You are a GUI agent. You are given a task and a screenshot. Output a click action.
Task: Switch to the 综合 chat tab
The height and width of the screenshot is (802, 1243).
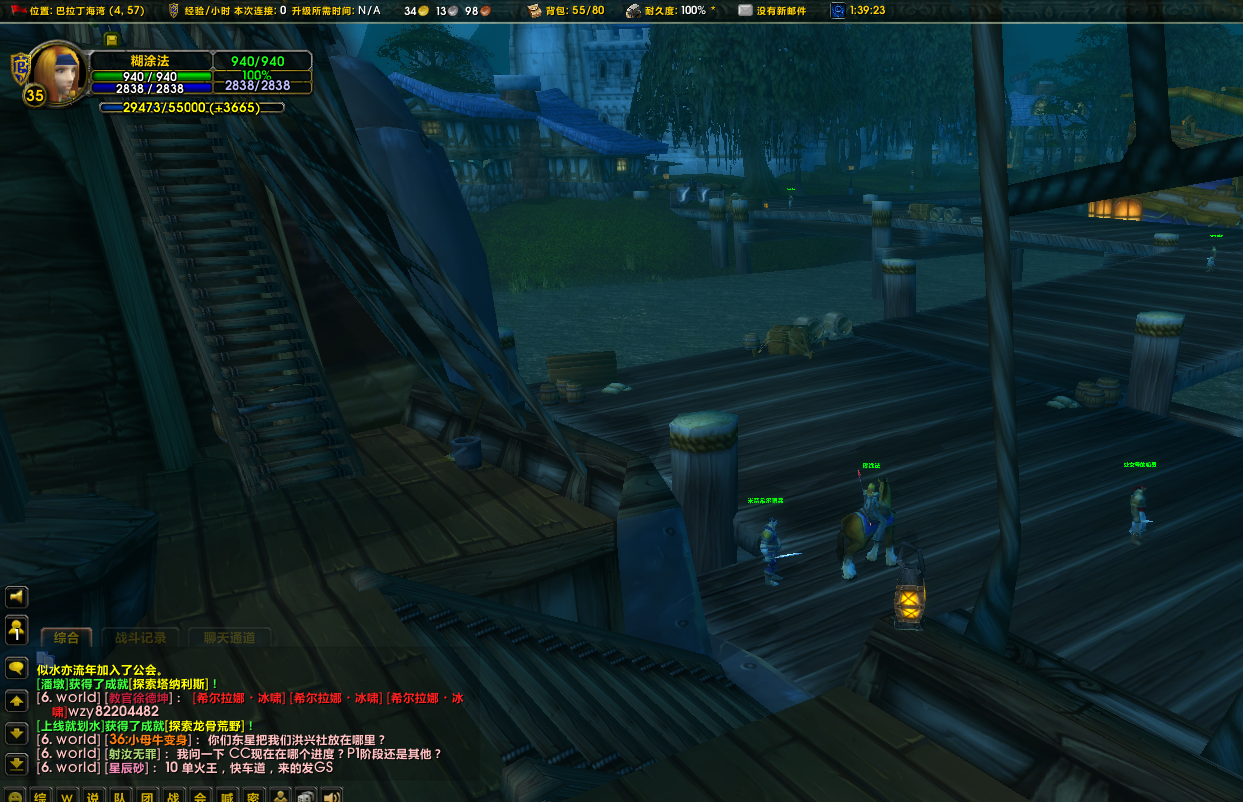pyautogui.click(x=66, y=638)
